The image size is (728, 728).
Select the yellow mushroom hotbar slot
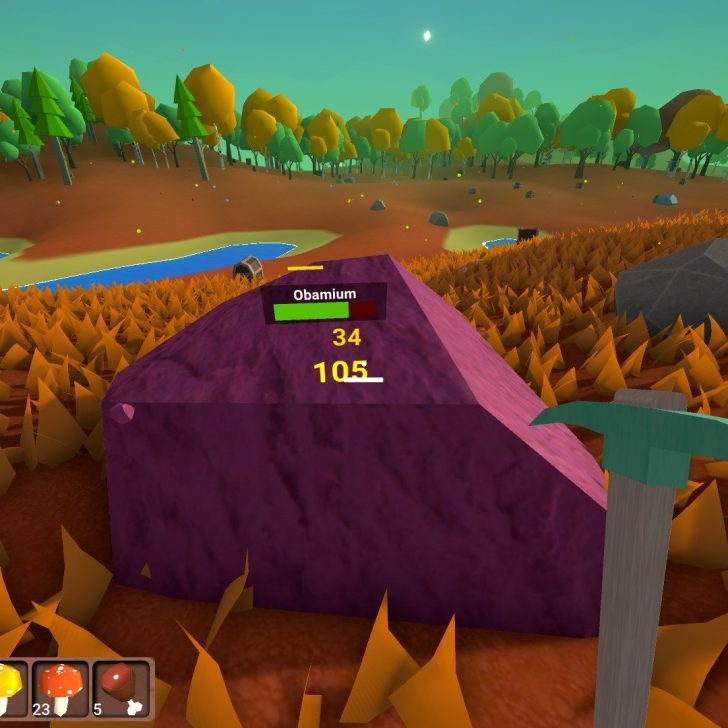tap(10, 688)
